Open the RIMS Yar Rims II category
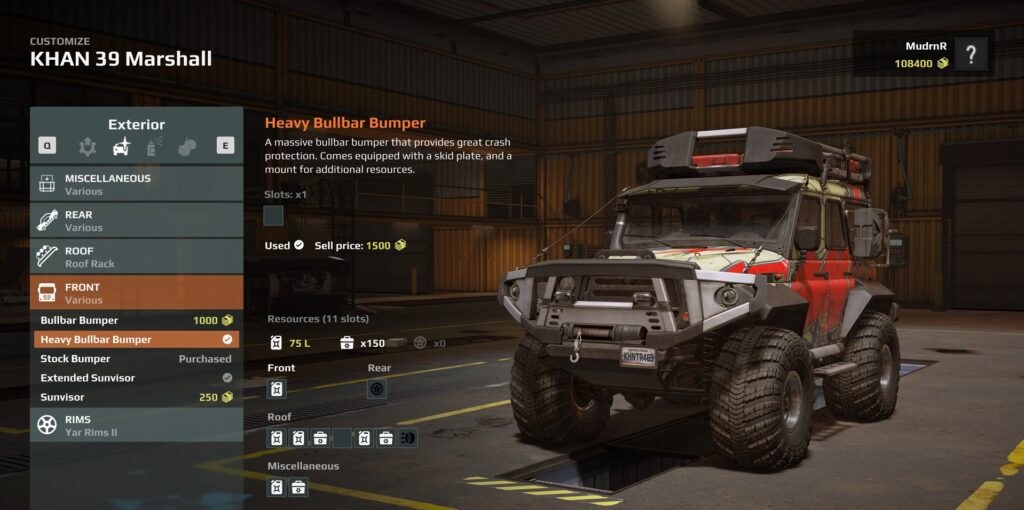The image size is (1024, 510). (x=136, y=425)
